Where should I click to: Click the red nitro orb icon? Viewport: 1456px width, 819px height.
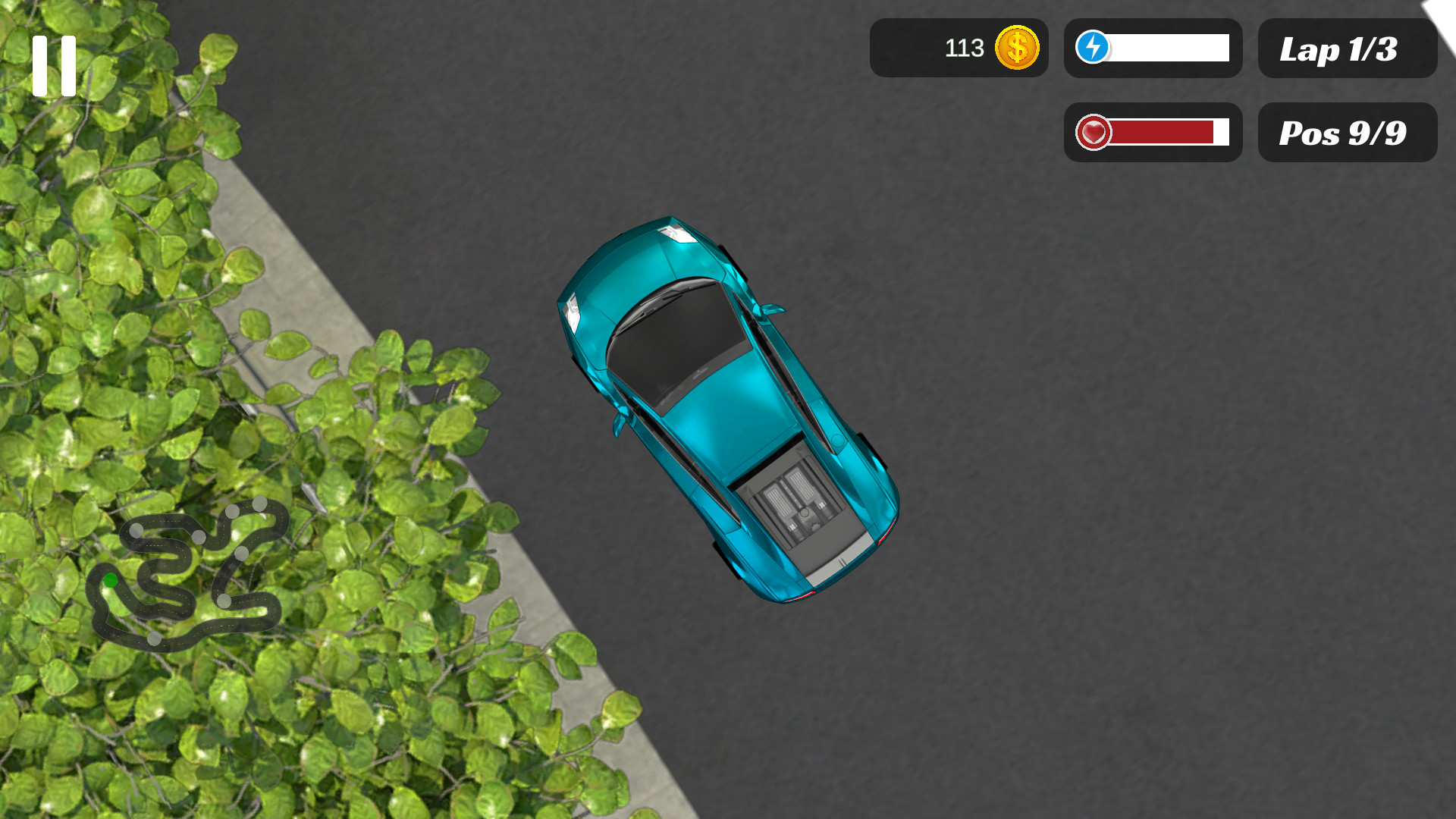[x=1092, y=132]
